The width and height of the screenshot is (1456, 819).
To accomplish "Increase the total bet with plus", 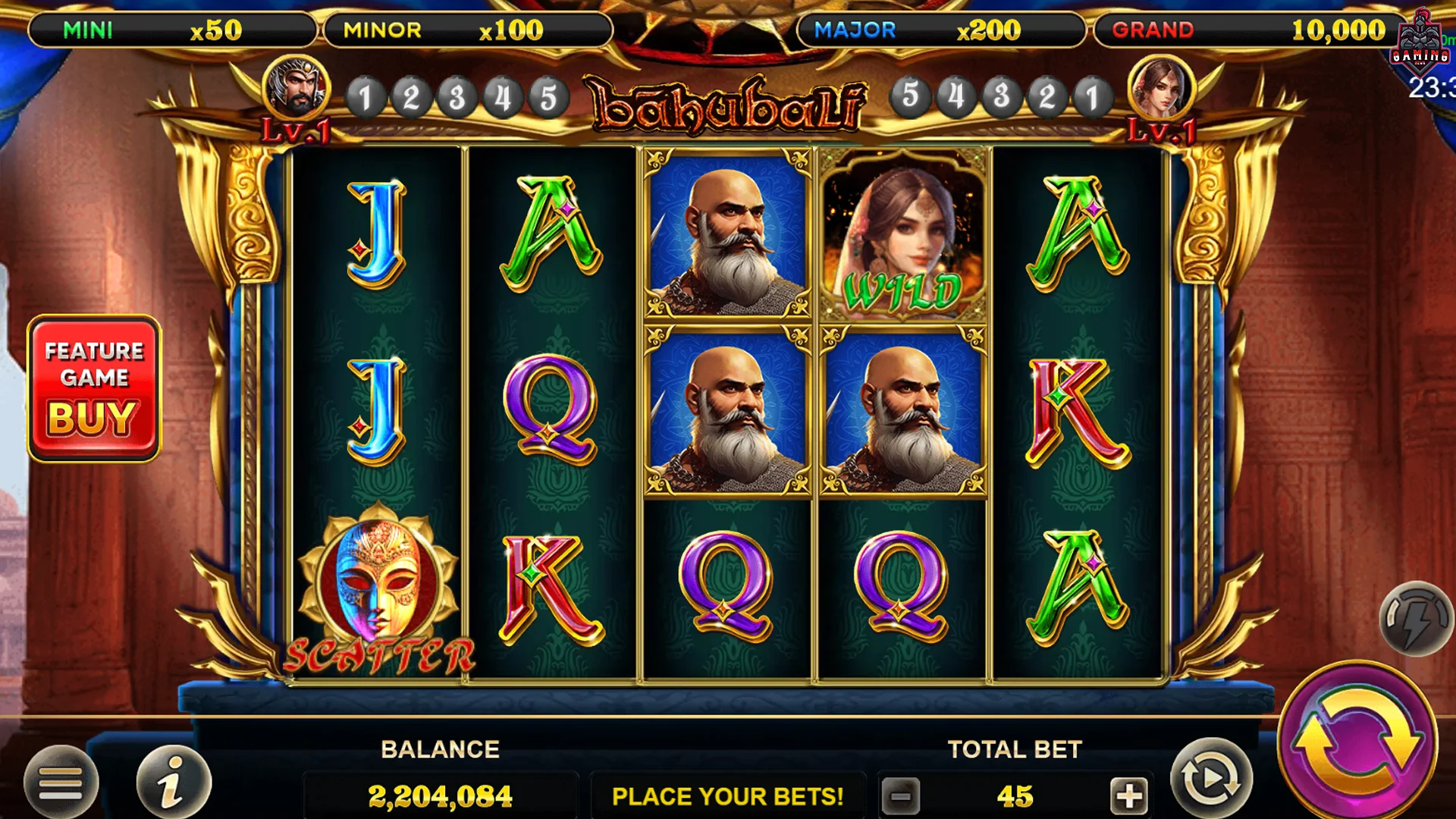I will point(1128,796).
